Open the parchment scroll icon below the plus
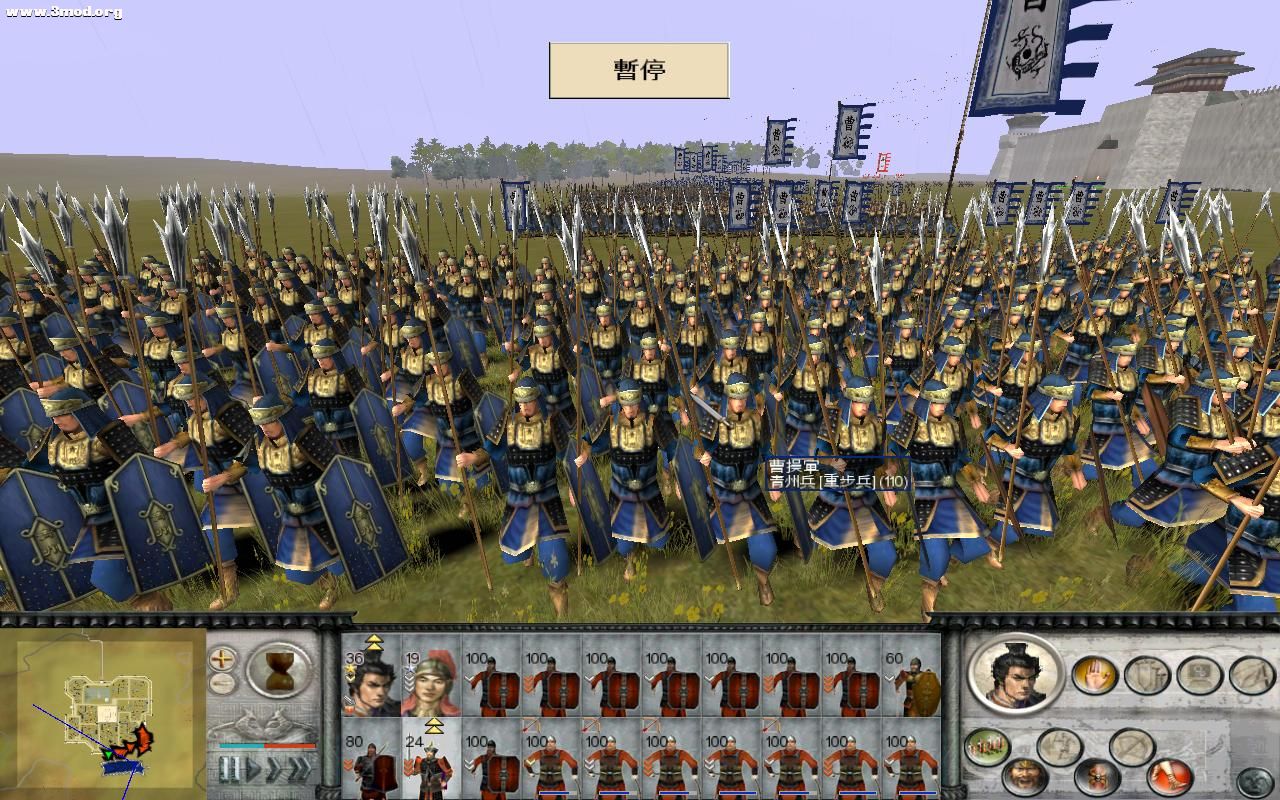This screenshot has width=1280, height=800. [223, 682]
